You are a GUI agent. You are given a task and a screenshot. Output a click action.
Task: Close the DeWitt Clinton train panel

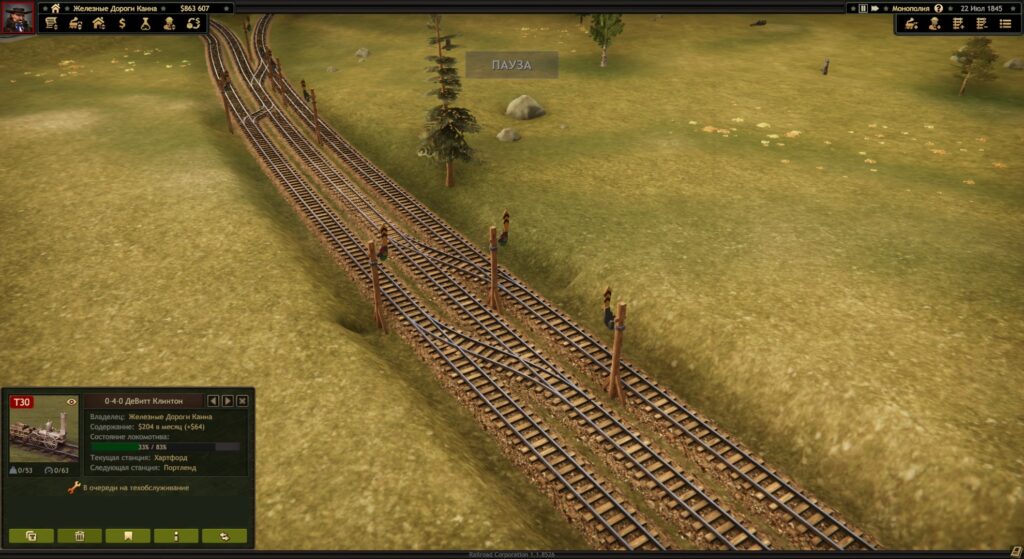coord(242,401)
